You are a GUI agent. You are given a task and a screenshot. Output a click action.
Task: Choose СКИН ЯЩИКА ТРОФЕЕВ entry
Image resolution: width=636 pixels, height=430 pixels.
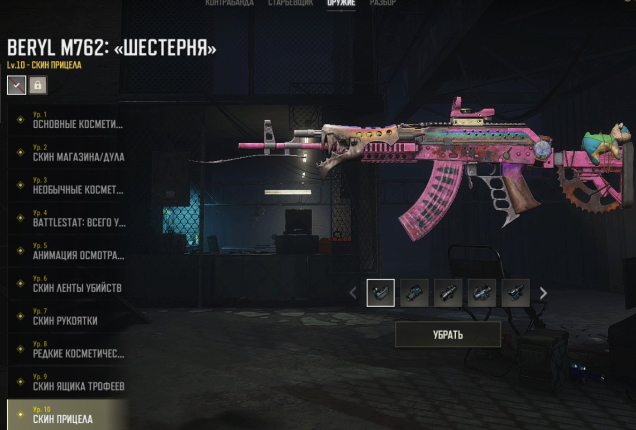click(70, 384)
